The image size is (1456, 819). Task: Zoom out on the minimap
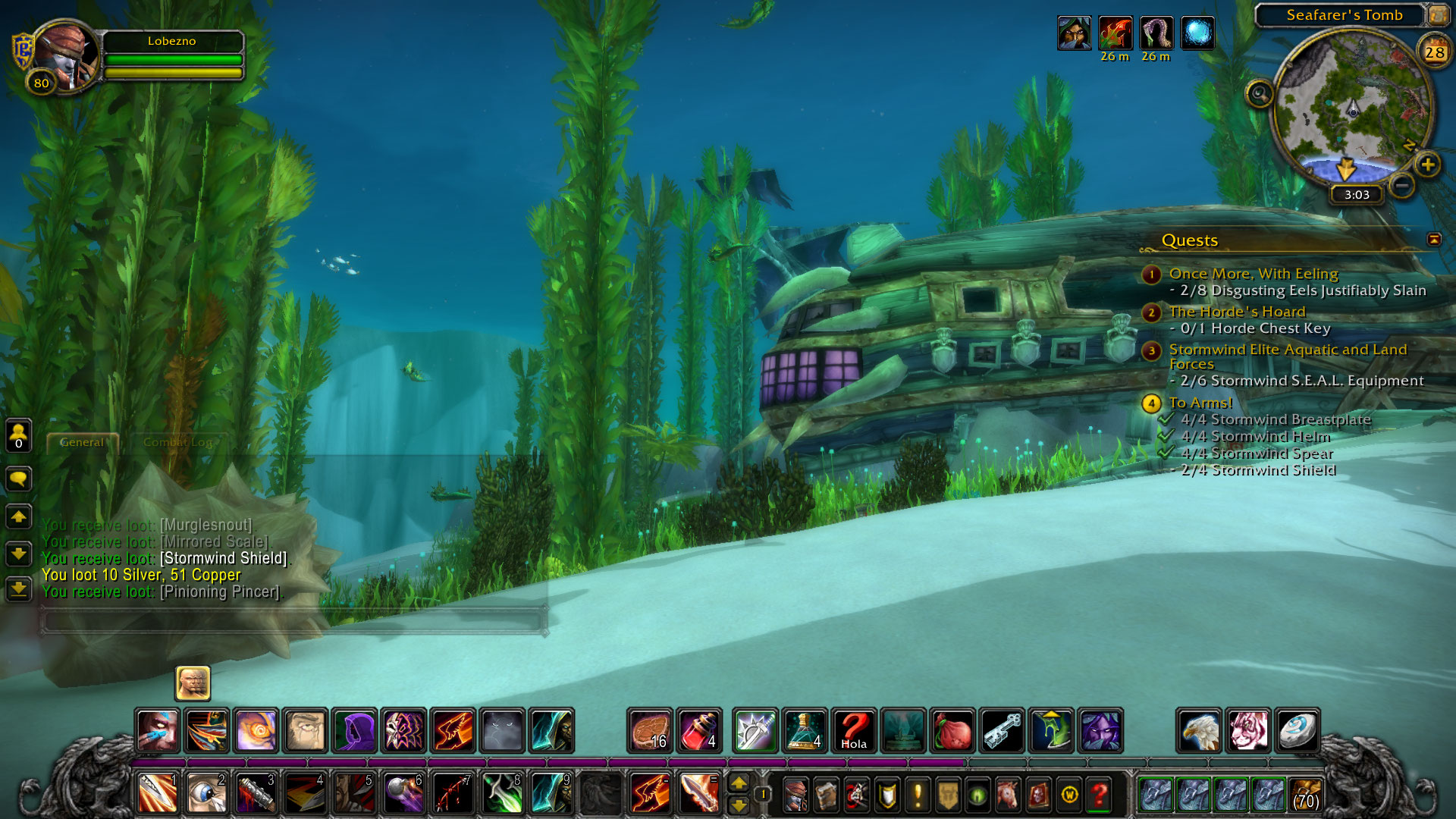pyautogui.click(x=1402, y=185)
